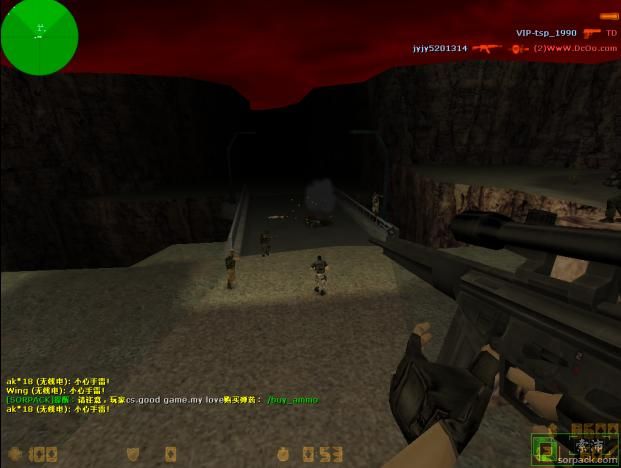The height and width of the screenshot is (468, 621).
Task: Click the green radar minimap
Action: [x=38, y=33]
